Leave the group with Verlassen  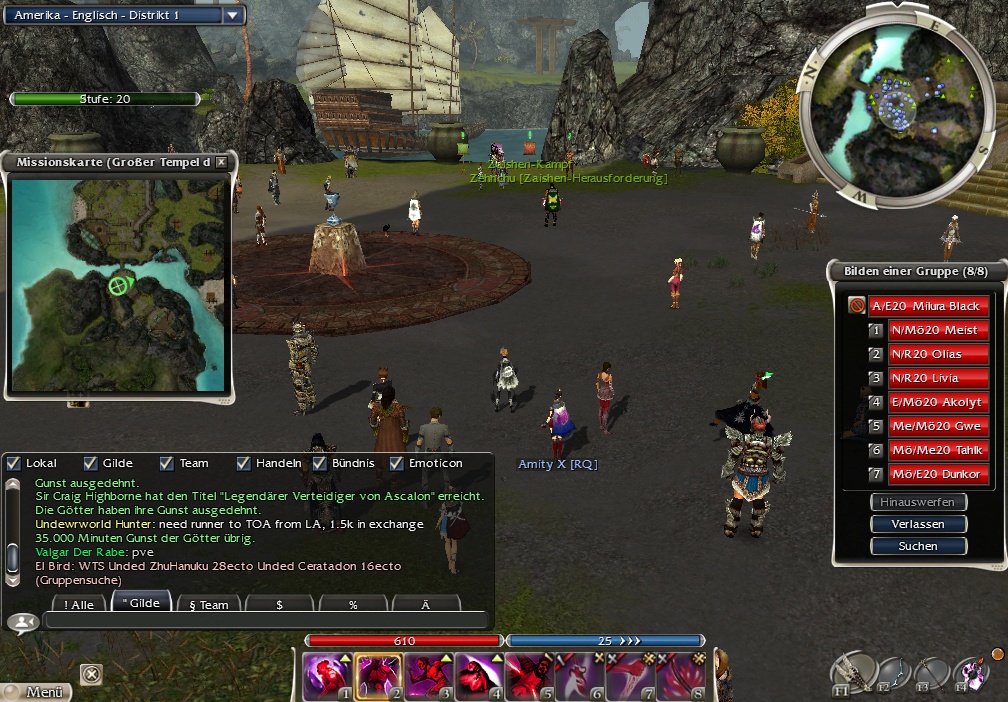pyautogui.click(x=918, y=524)
